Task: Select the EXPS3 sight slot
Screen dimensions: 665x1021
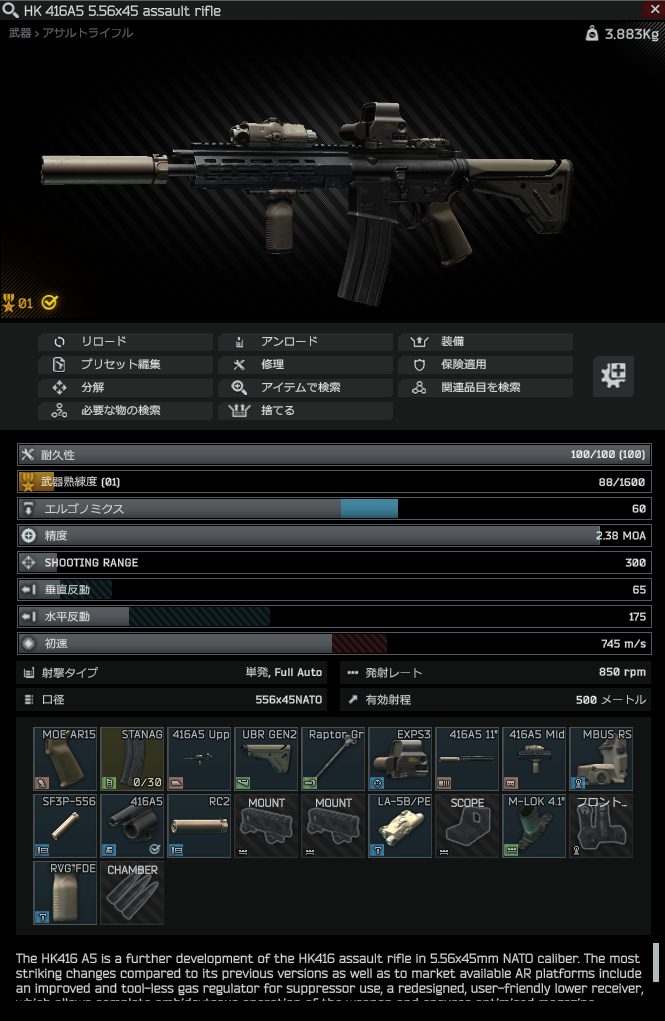Action: click(400, 759)
